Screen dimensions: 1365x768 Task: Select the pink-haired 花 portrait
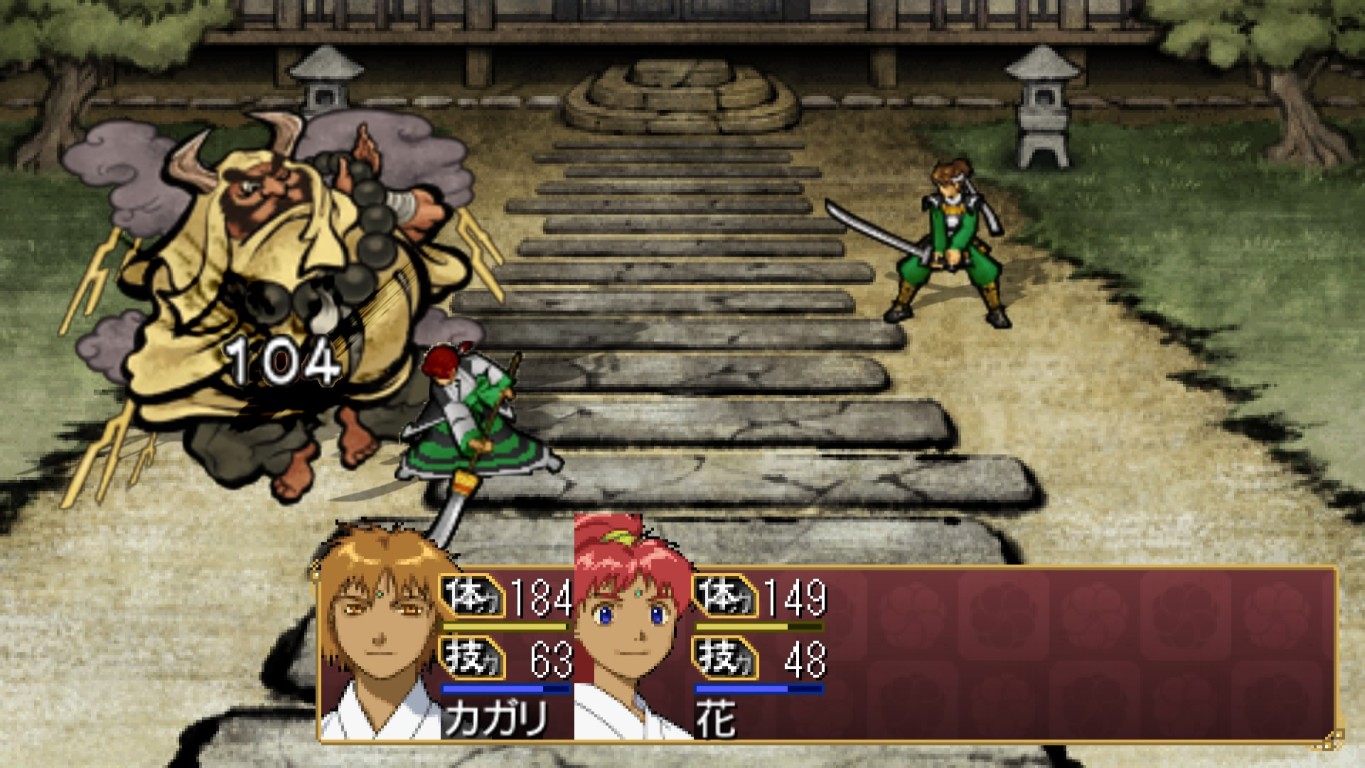(632, 632)
